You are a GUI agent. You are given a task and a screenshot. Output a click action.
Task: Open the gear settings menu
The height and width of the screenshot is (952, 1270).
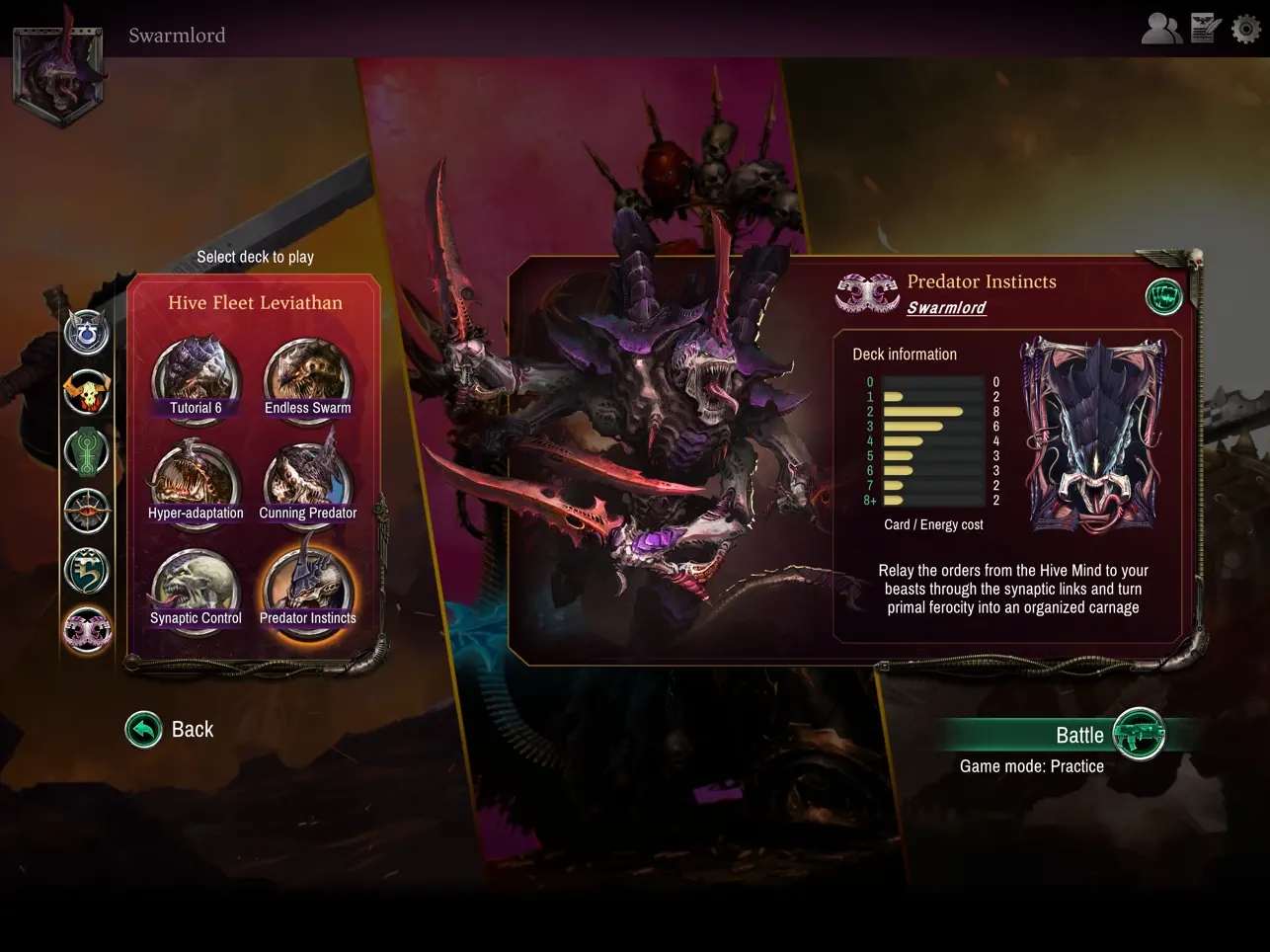tap(1246, 29)
